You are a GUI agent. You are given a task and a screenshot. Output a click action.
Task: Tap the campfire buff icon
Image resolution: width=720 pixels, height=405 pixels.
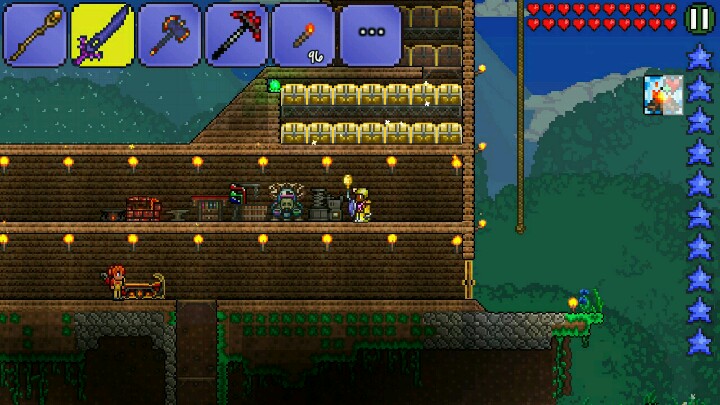tap(662, 93)
